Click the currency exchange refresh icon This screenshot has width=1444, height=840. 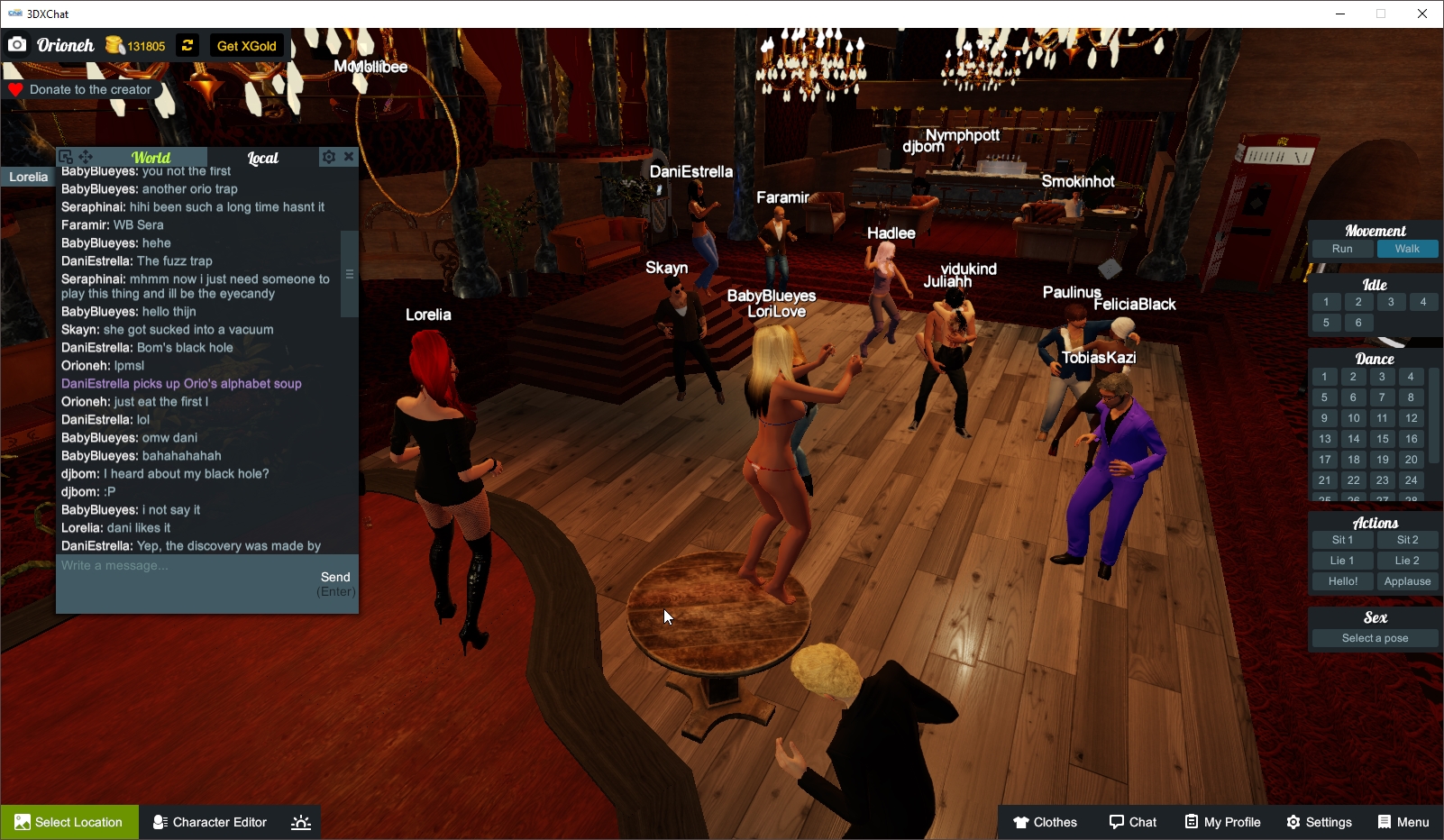187,44
